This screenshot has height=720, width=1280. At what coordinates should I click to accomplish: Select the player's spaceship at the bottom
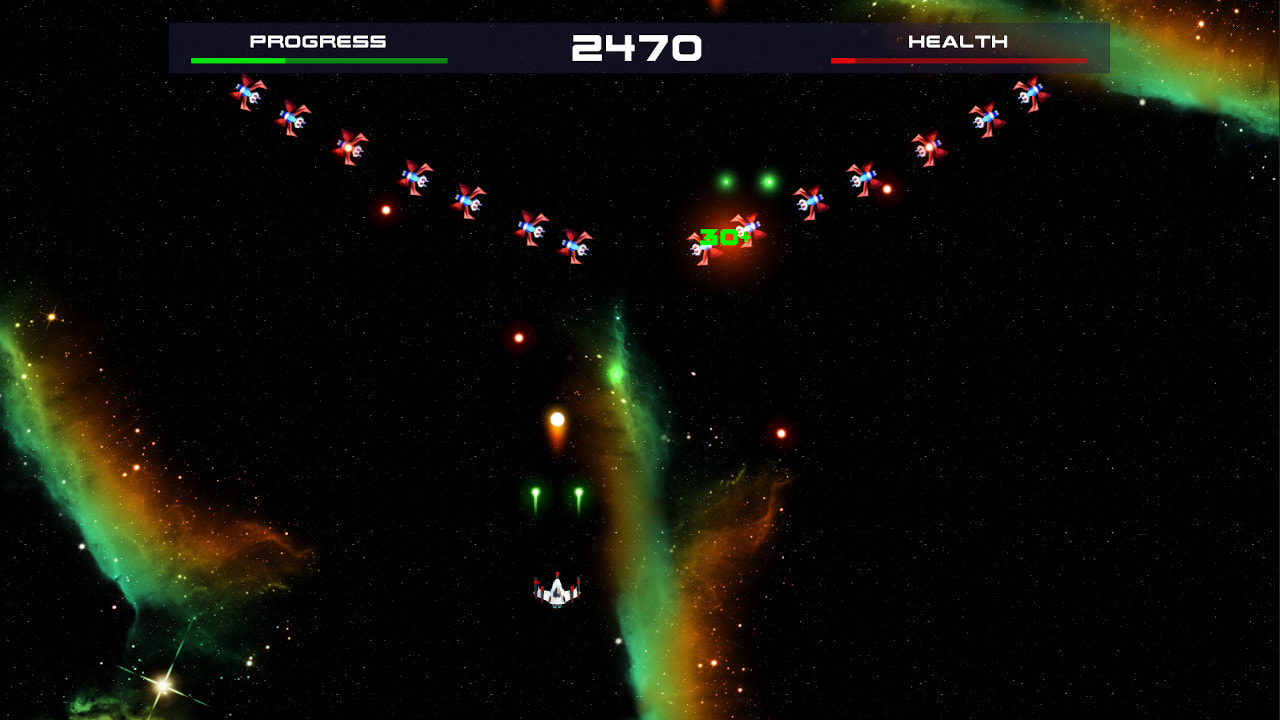(555, 590)
